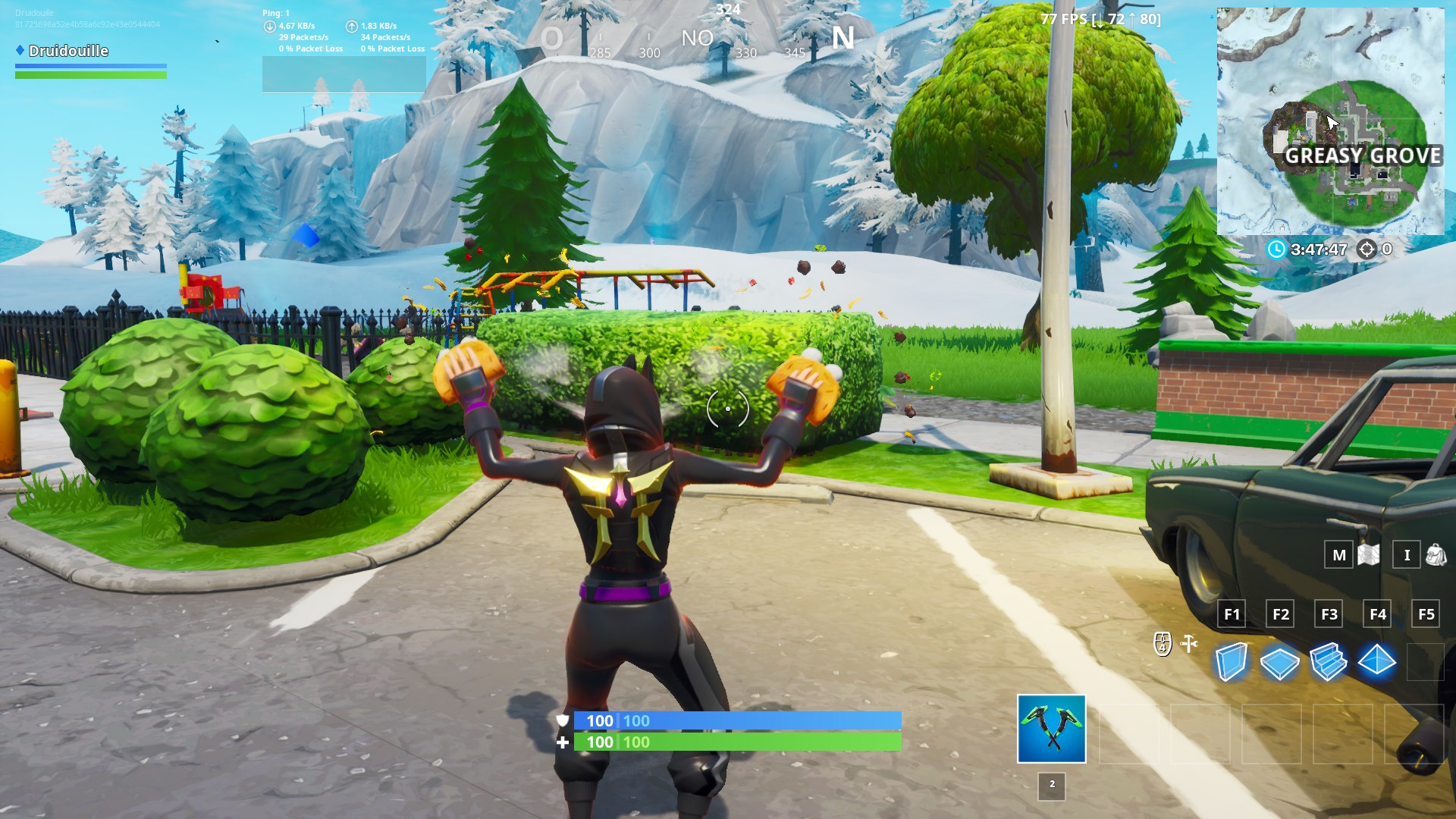
Task: Click the I keybind box
Action: [1404, 554]
